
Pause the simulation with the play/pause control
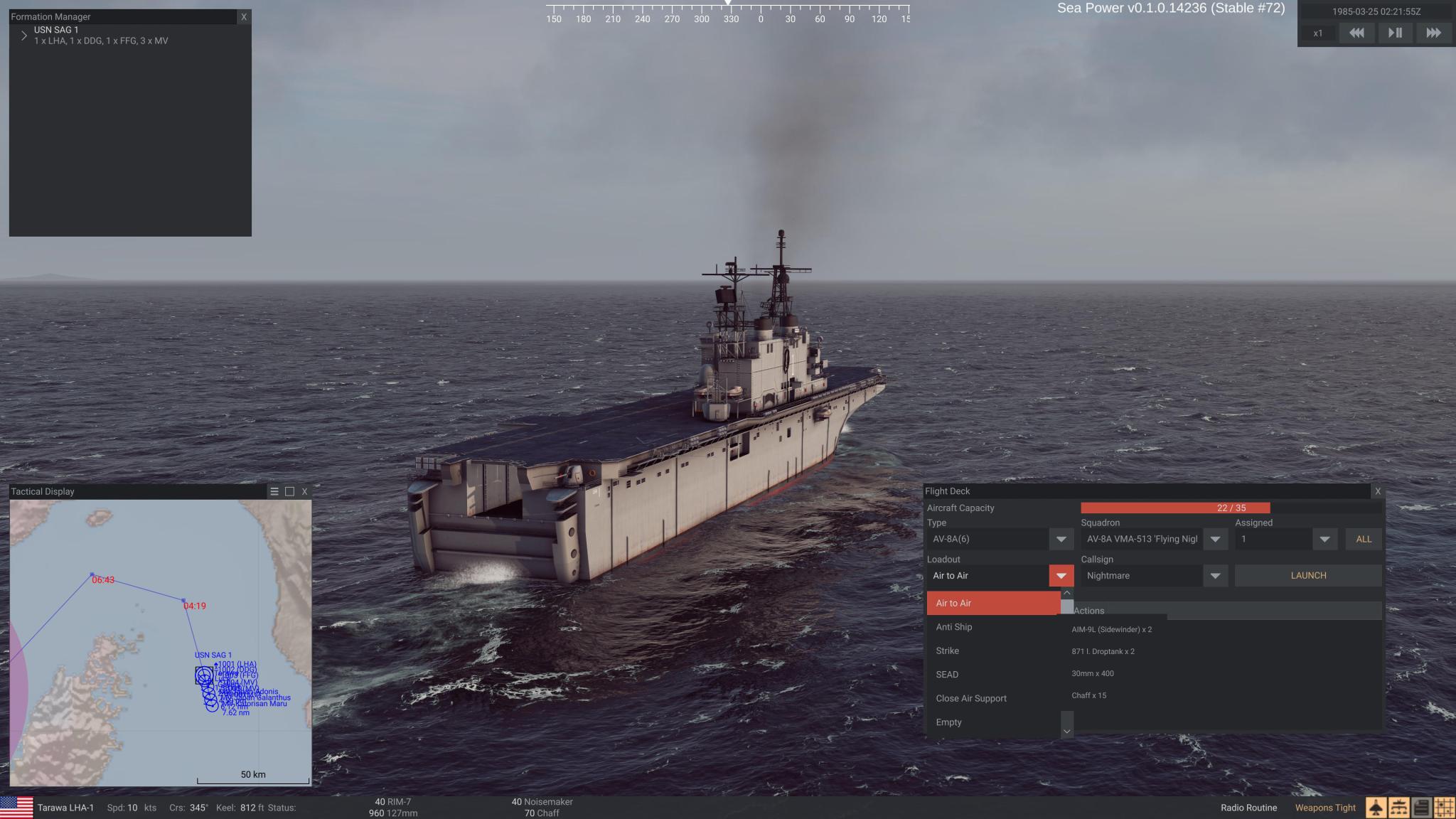point(1395,33)
